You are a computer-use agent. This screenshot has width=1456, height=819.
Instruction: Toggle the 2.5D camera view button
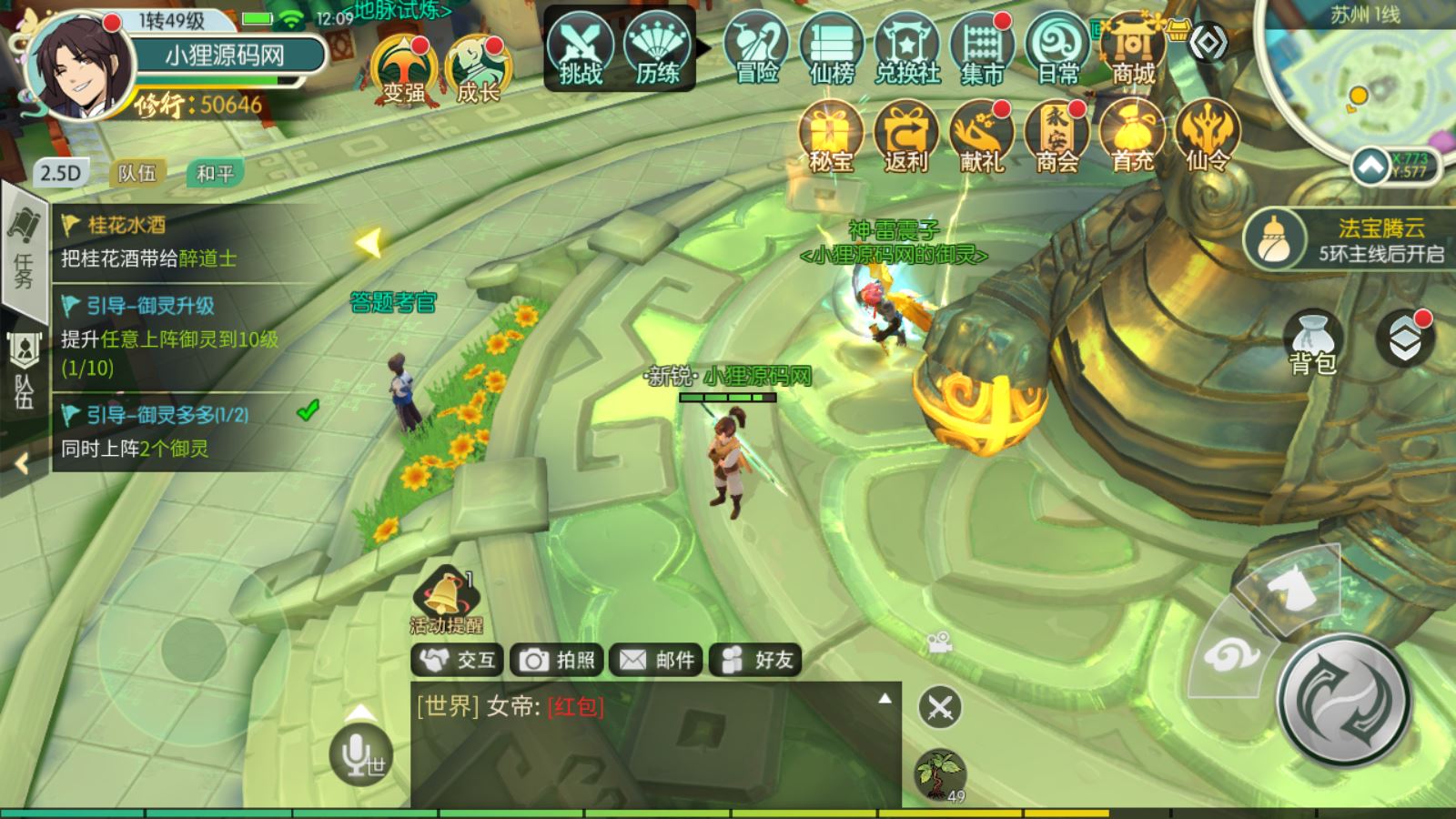pyautogui.click(x=60, y=173)
